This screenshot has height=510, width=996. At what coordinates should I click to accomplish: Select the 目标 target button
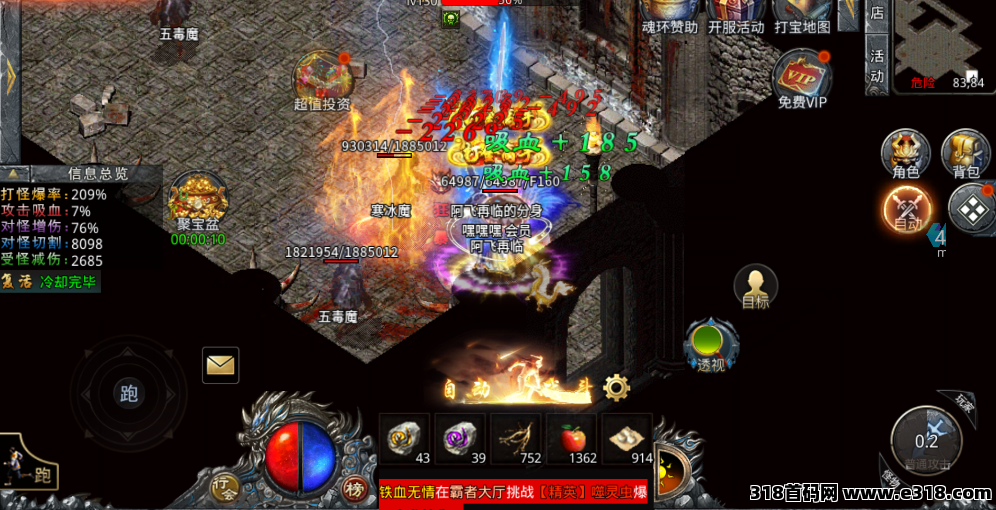756,287
